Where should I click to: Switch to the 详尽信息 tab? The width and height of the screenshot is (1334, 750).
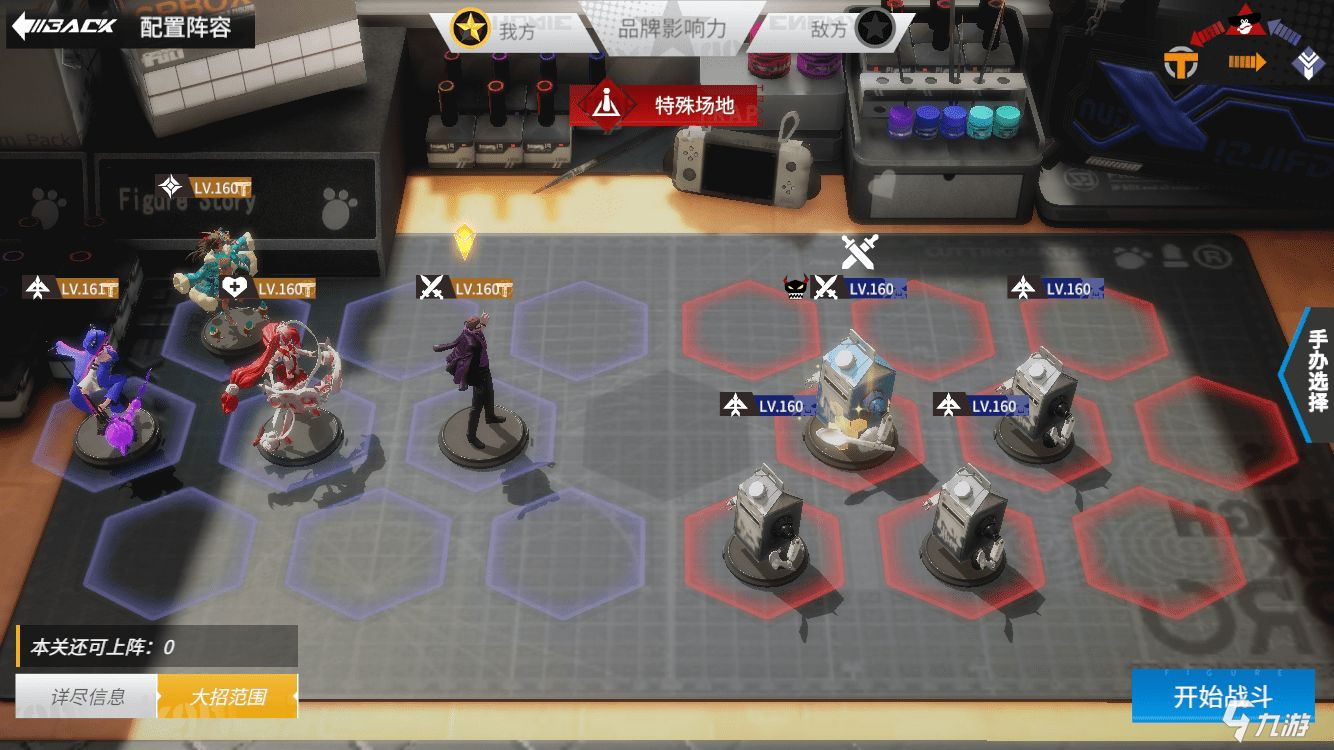[x=88, y=696]
